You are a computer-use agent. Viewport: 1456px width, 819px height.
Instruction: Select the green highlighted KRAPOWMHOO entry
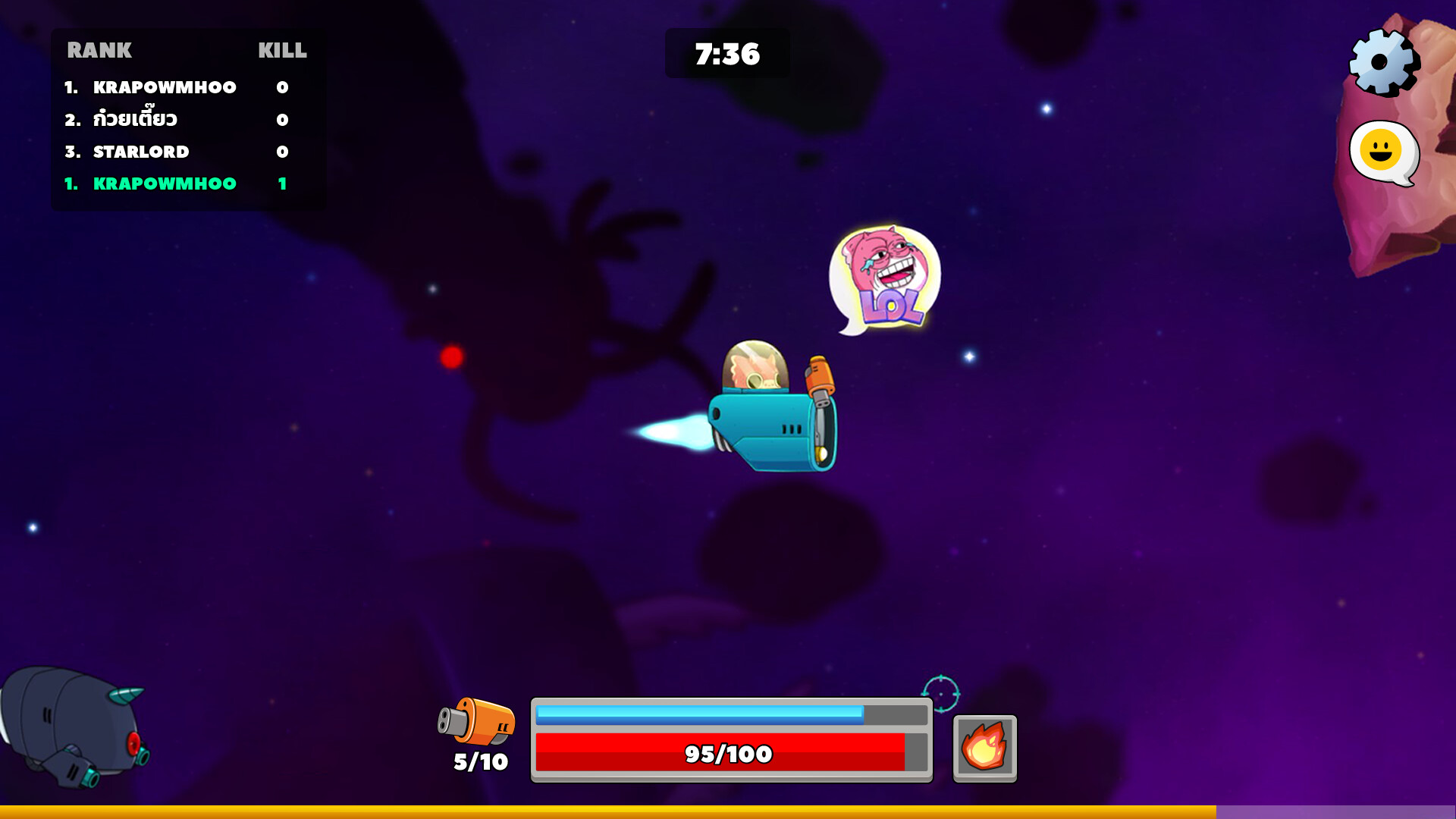tap(164, 183)
